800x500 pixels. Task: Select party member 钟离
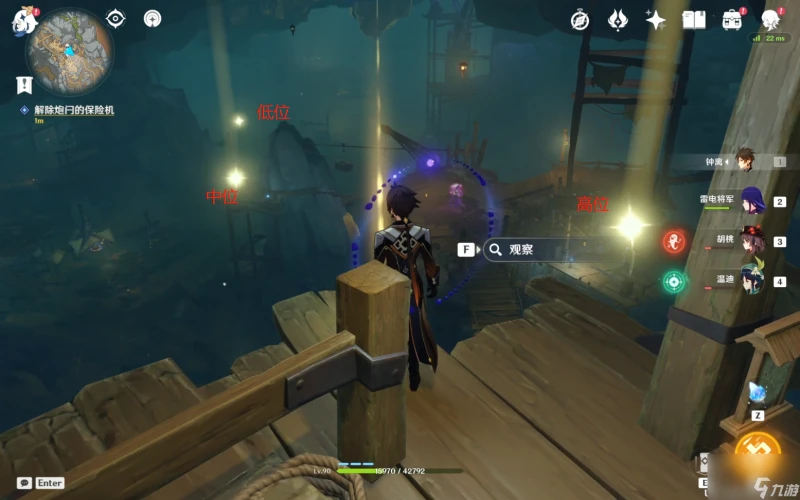pyautogui.click(x=745, y=160)
